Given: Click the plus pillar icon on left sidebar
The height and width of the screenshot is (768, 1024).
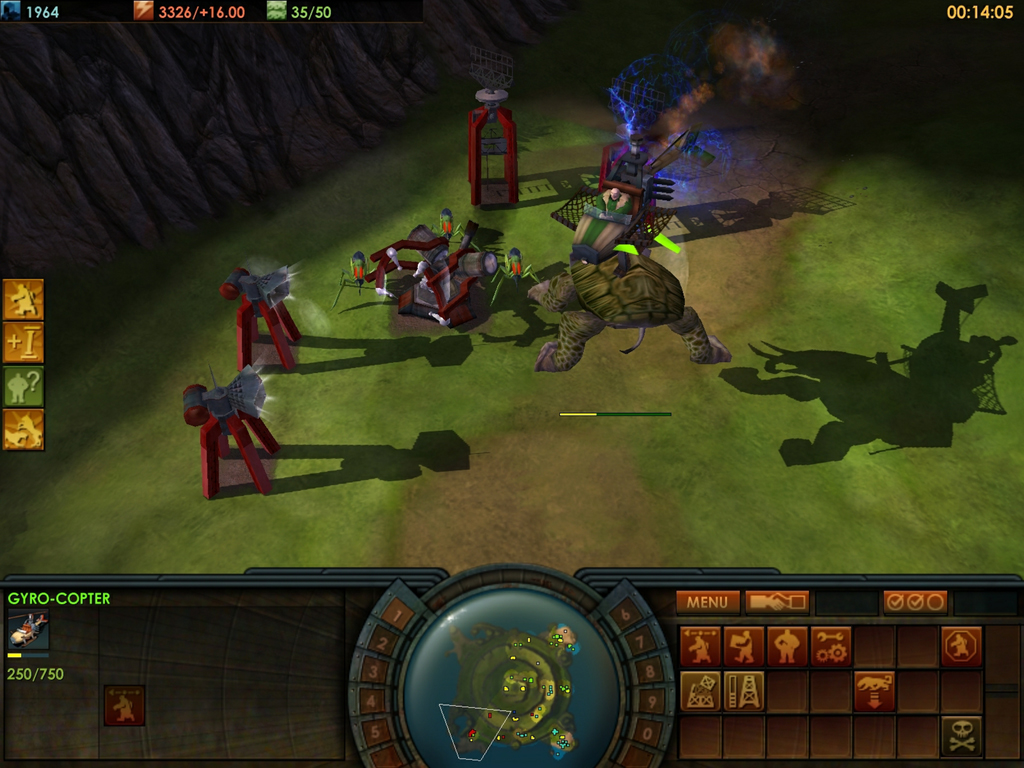Looking at the screenshot, I should (23, 343).
